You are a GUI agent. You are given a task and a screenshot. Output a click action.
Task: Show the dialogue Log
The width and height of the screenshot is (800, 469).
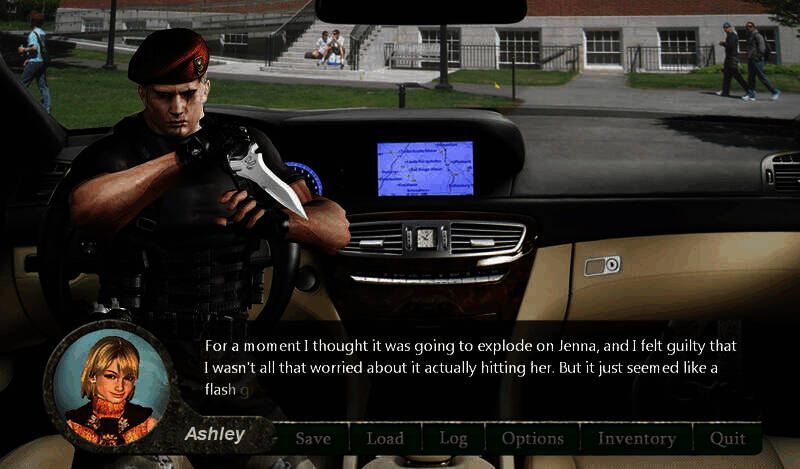click(452, 438)
